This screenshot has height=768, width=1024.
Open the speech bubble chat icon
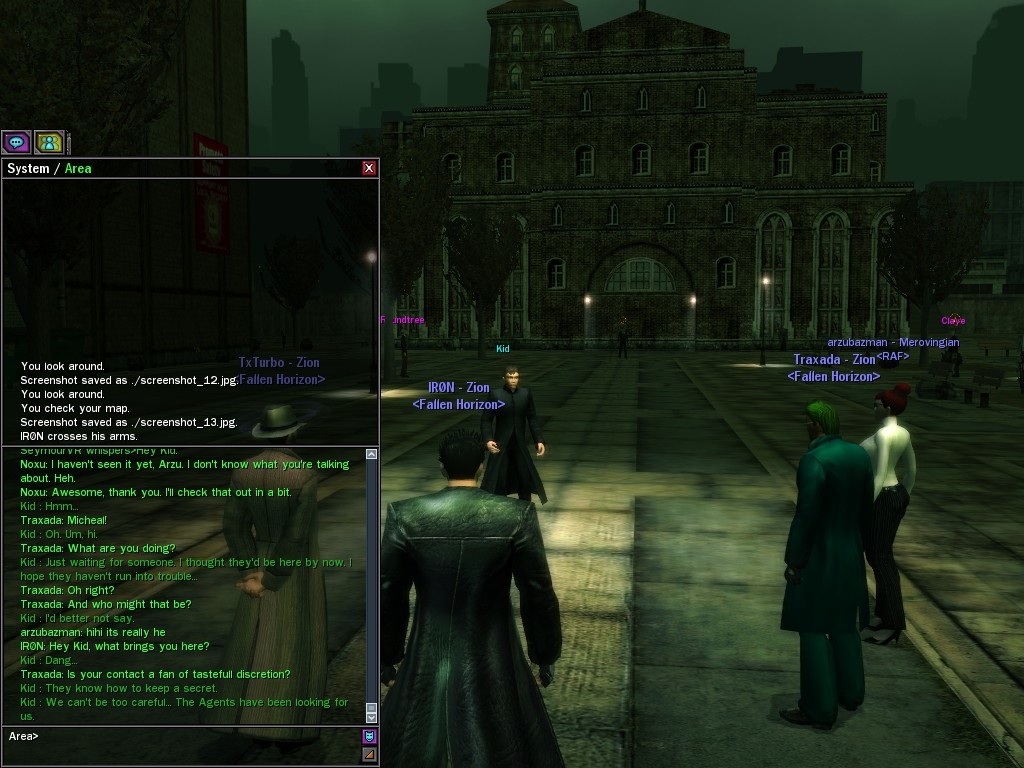coord(16,143)
